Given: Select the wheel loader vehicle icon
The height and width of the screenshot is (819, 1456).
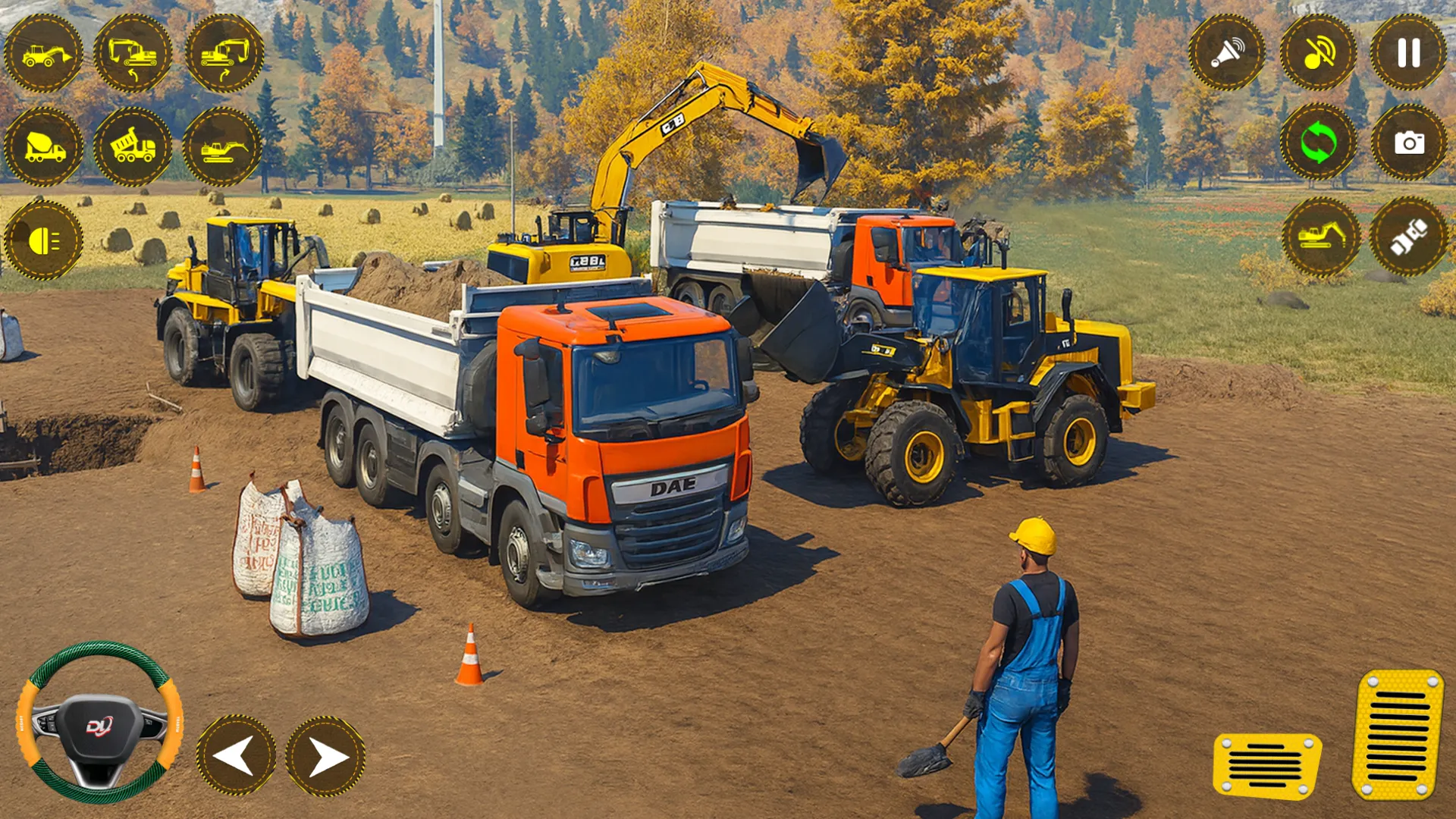Looking at the screenshot, I should (43, 53).
